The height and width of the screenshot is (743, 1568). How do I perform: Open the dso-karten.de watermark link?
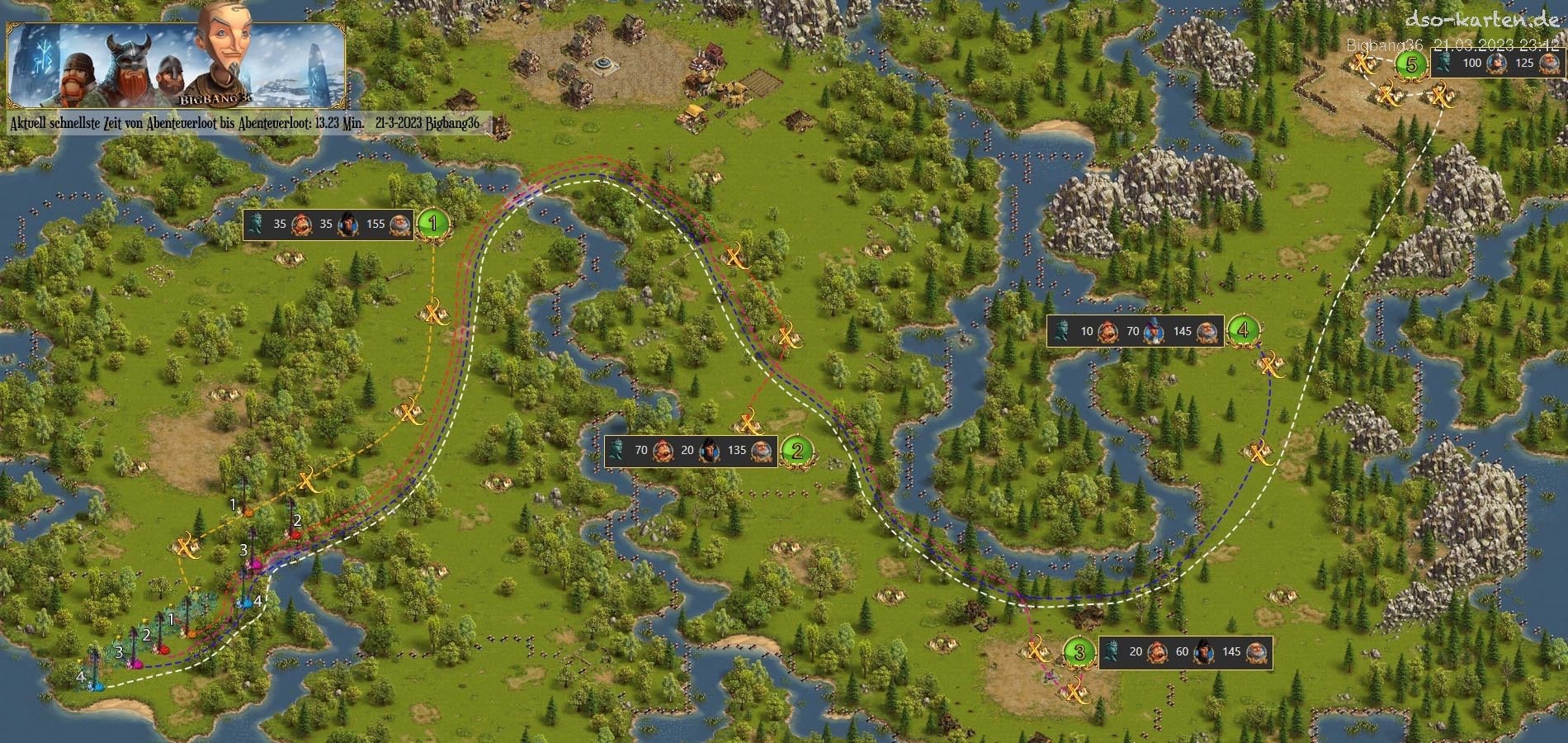pos(1481,19)
